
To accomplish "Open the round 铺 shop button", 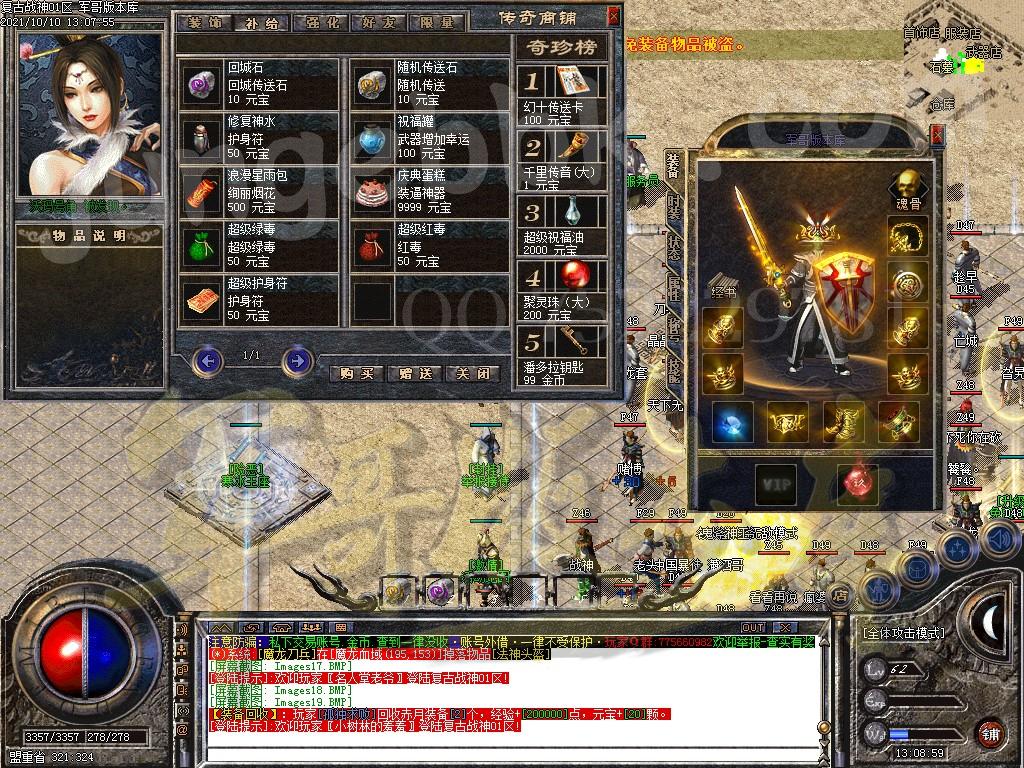I will (x=990, y=732).
